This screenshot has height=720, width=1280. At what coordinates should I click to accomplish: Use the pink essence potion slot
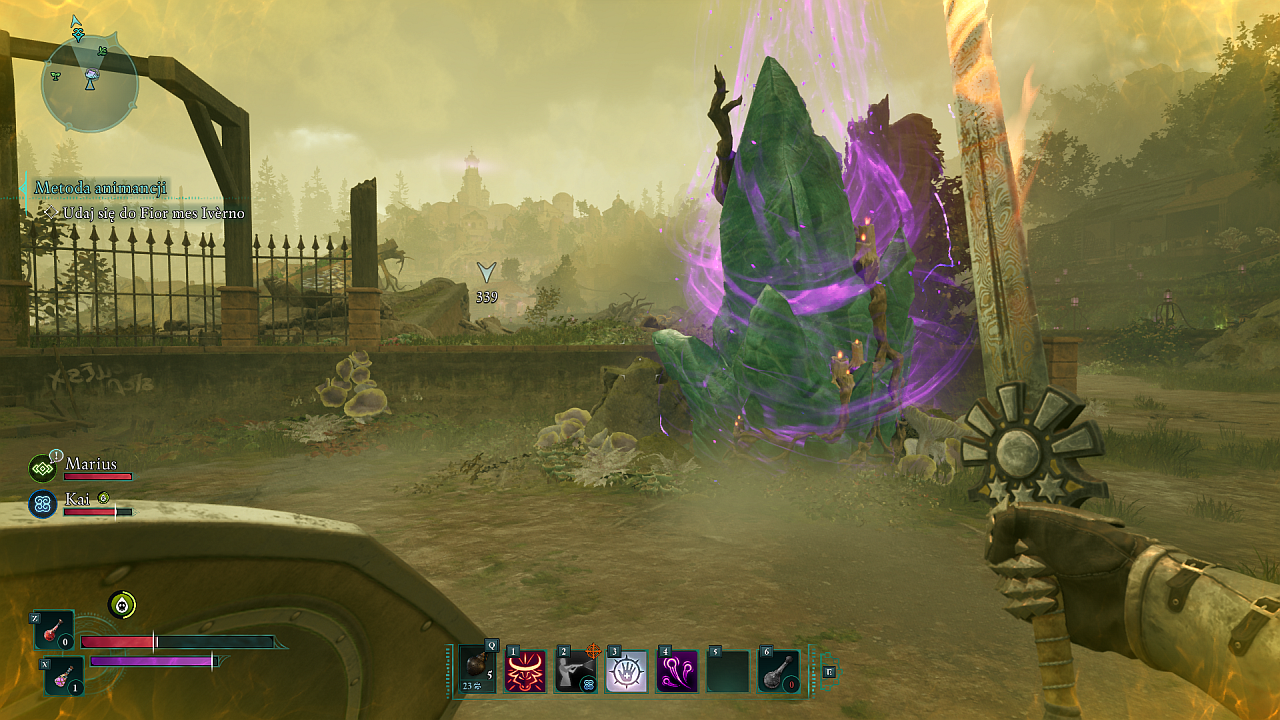pyautogui.click(x=65, y=676)
